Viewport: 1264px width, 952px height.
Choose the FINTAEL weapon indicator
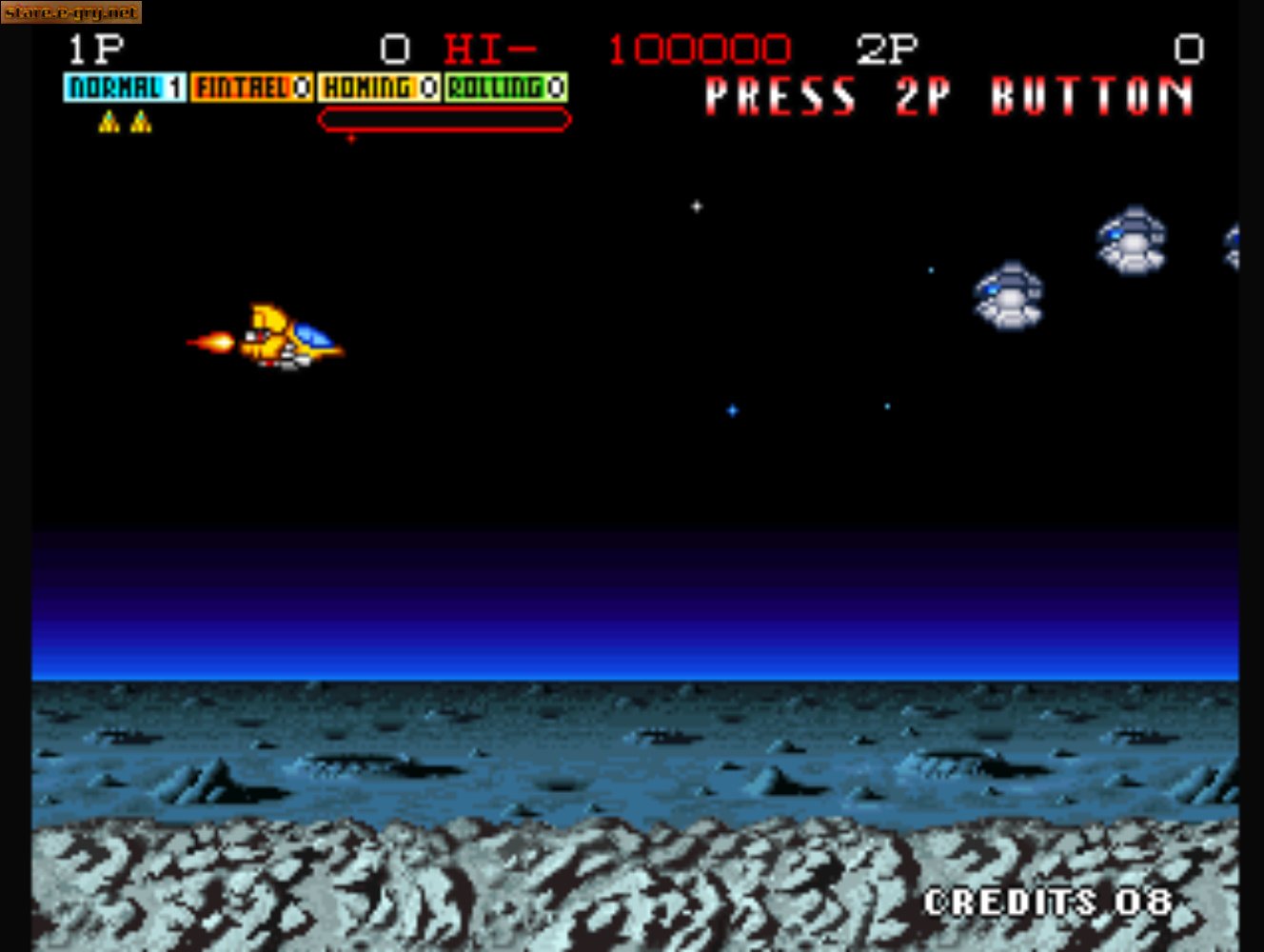251,88
